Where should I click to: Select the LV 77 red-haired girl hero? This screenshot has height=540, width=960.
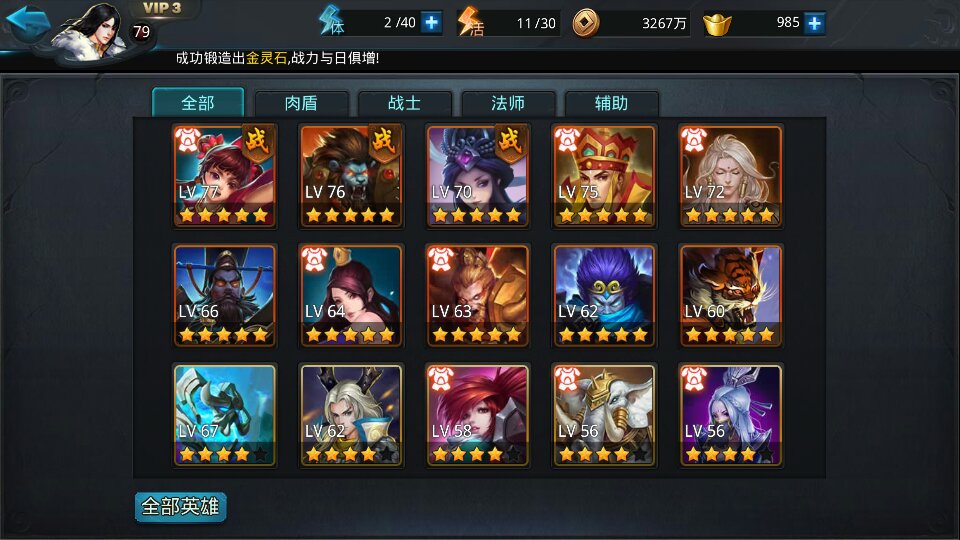point(225,176)
